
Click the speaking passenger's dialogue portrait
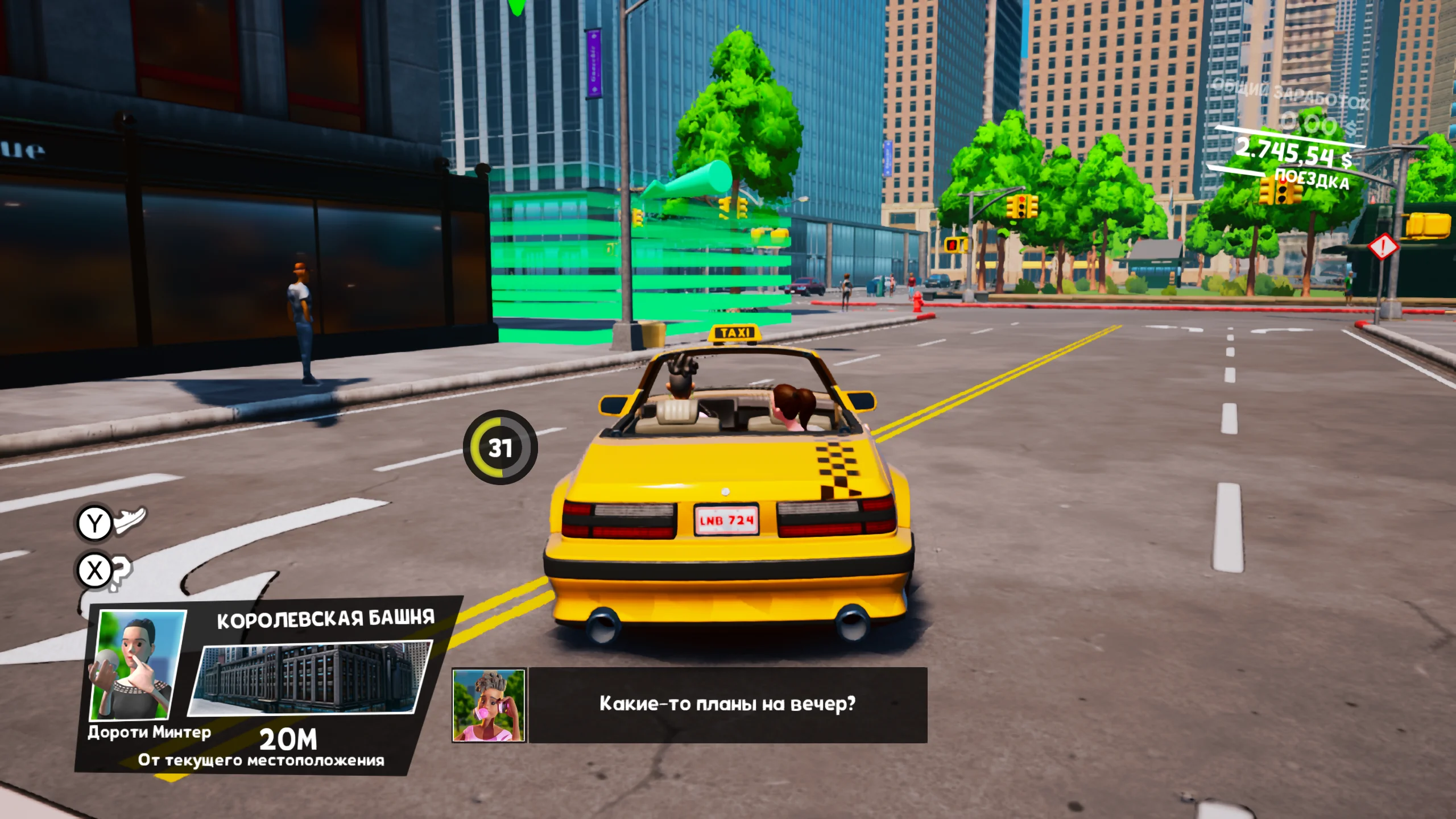tap(489, 705)
